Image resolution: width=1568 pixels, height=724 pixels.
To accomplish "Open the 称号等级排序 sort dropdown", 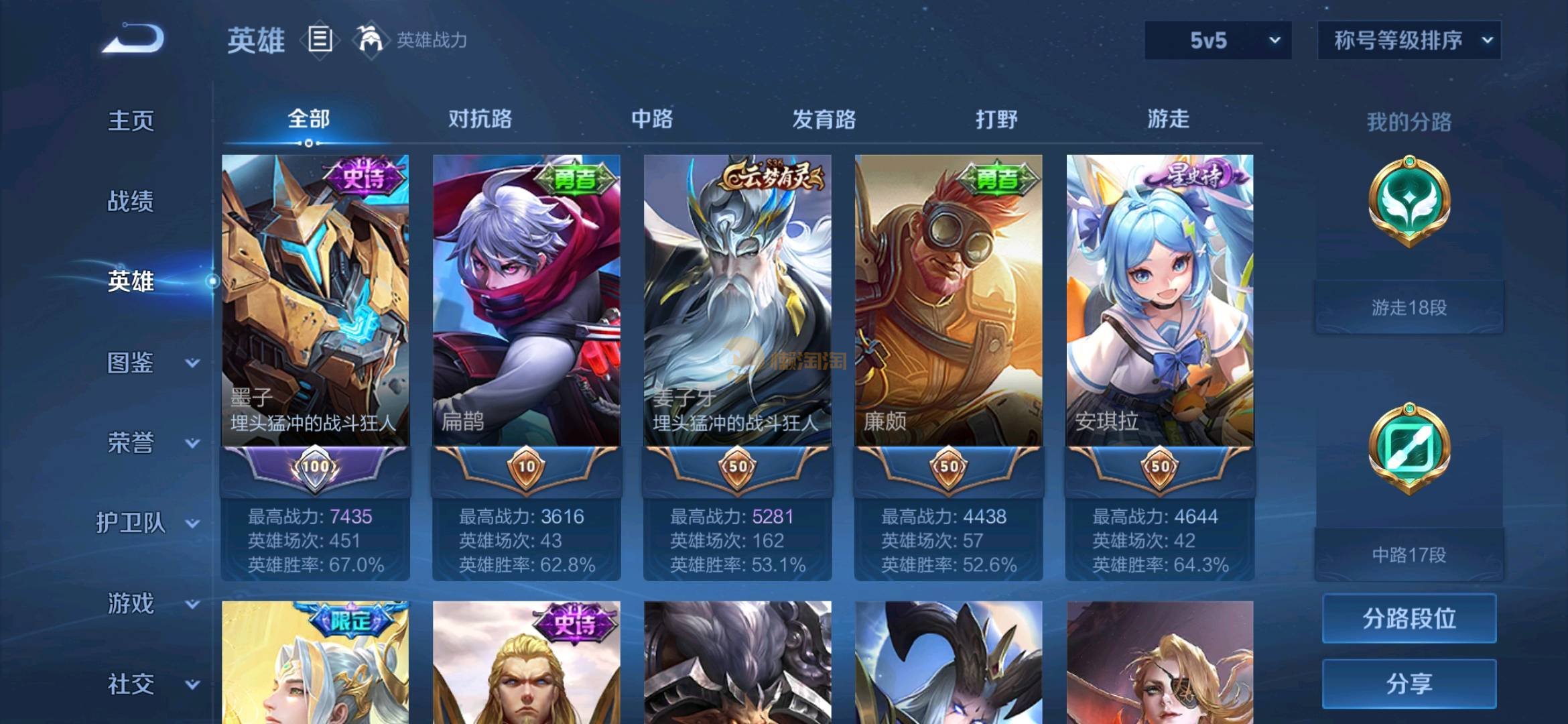I will tap(1409, 40).
